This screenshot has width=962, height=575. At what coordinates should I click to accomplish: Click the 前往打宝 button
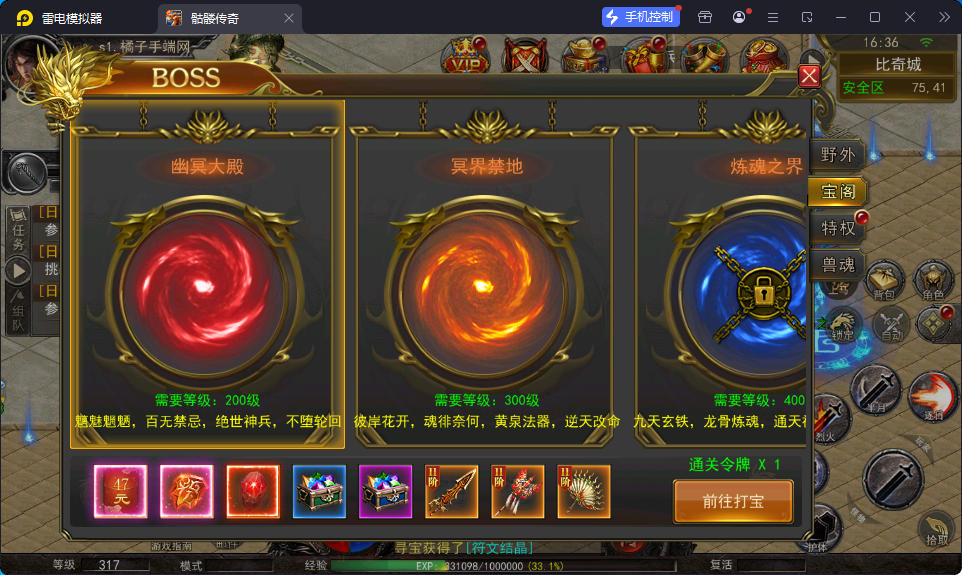[733, 501]
